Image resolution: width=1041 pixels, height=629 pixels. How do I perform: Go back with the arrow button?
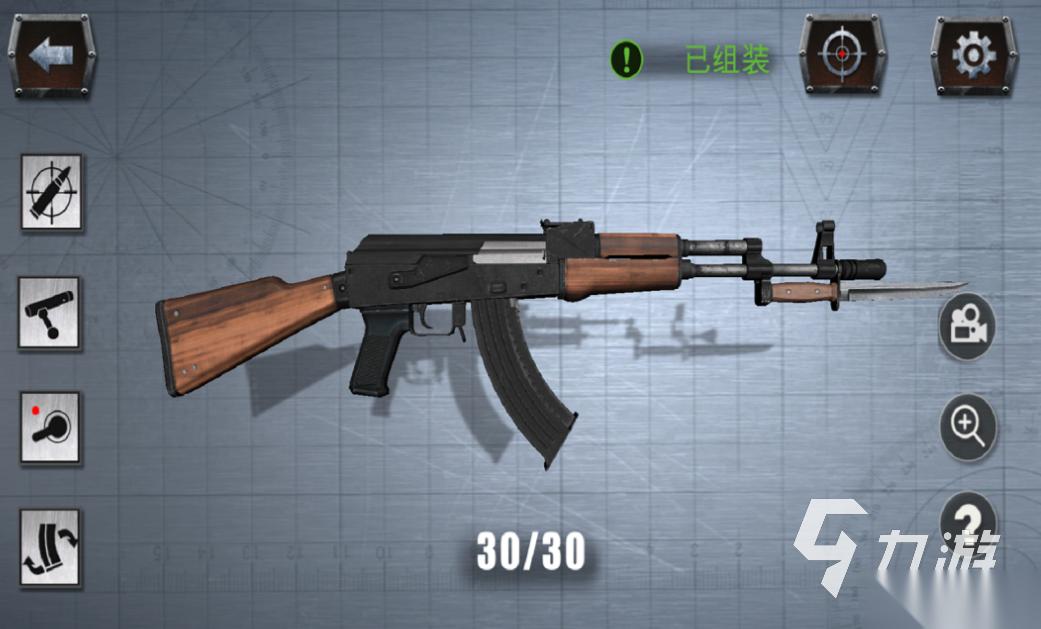click(52, 55)
